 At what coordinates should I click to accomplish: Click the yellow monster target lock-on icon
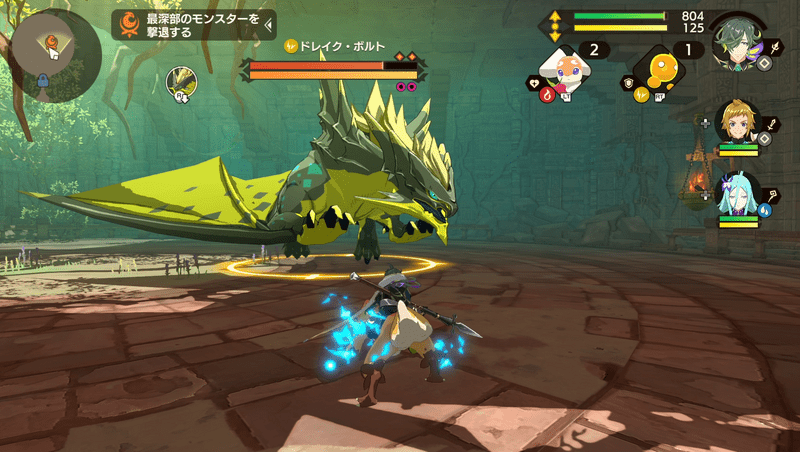click(180, 82)
